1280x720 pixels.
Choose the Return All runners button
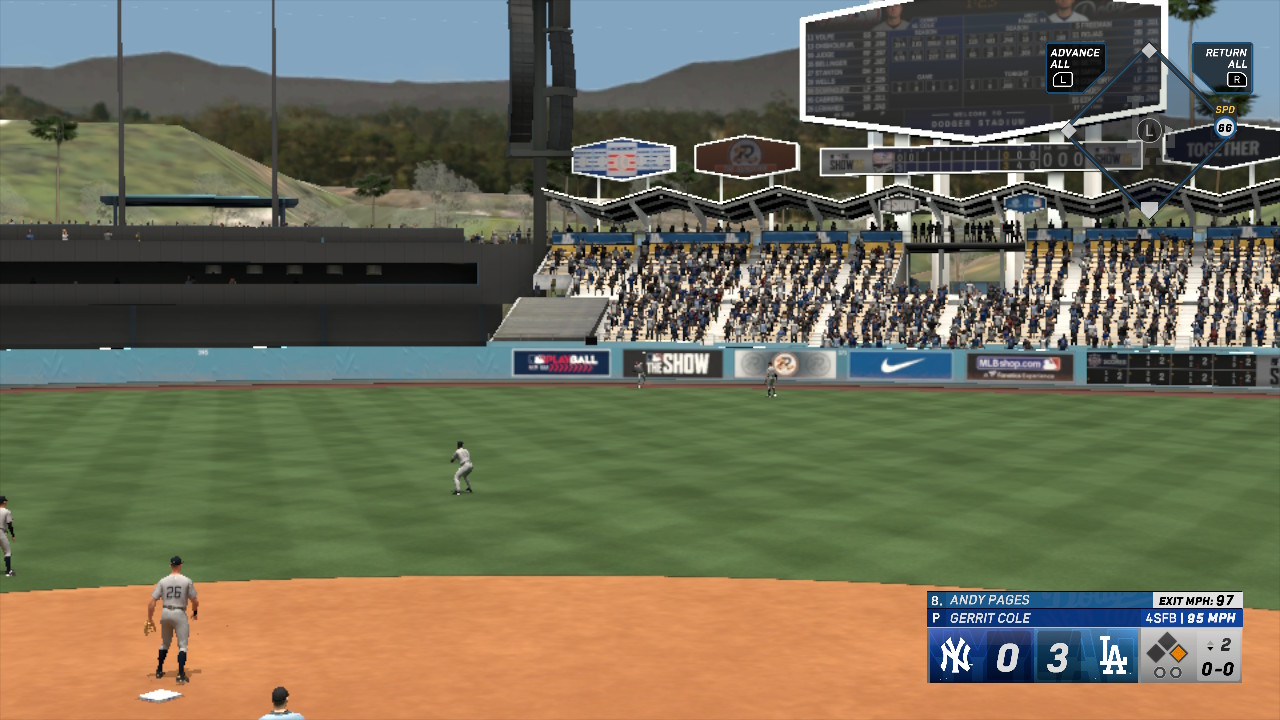click(1224, 66)
